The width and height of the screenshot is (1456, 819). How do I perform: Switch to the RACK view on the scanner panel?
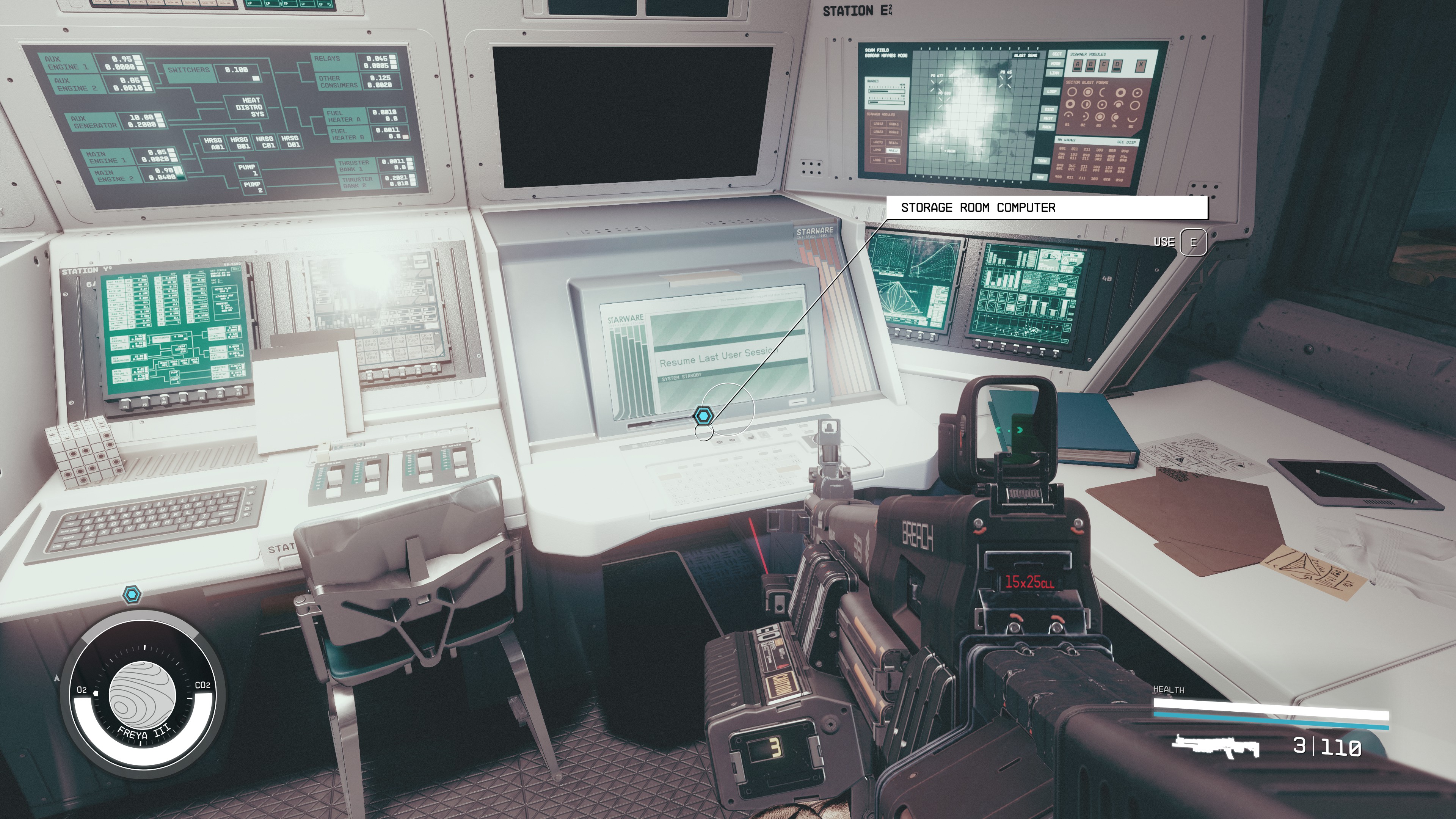(1047, 127)
